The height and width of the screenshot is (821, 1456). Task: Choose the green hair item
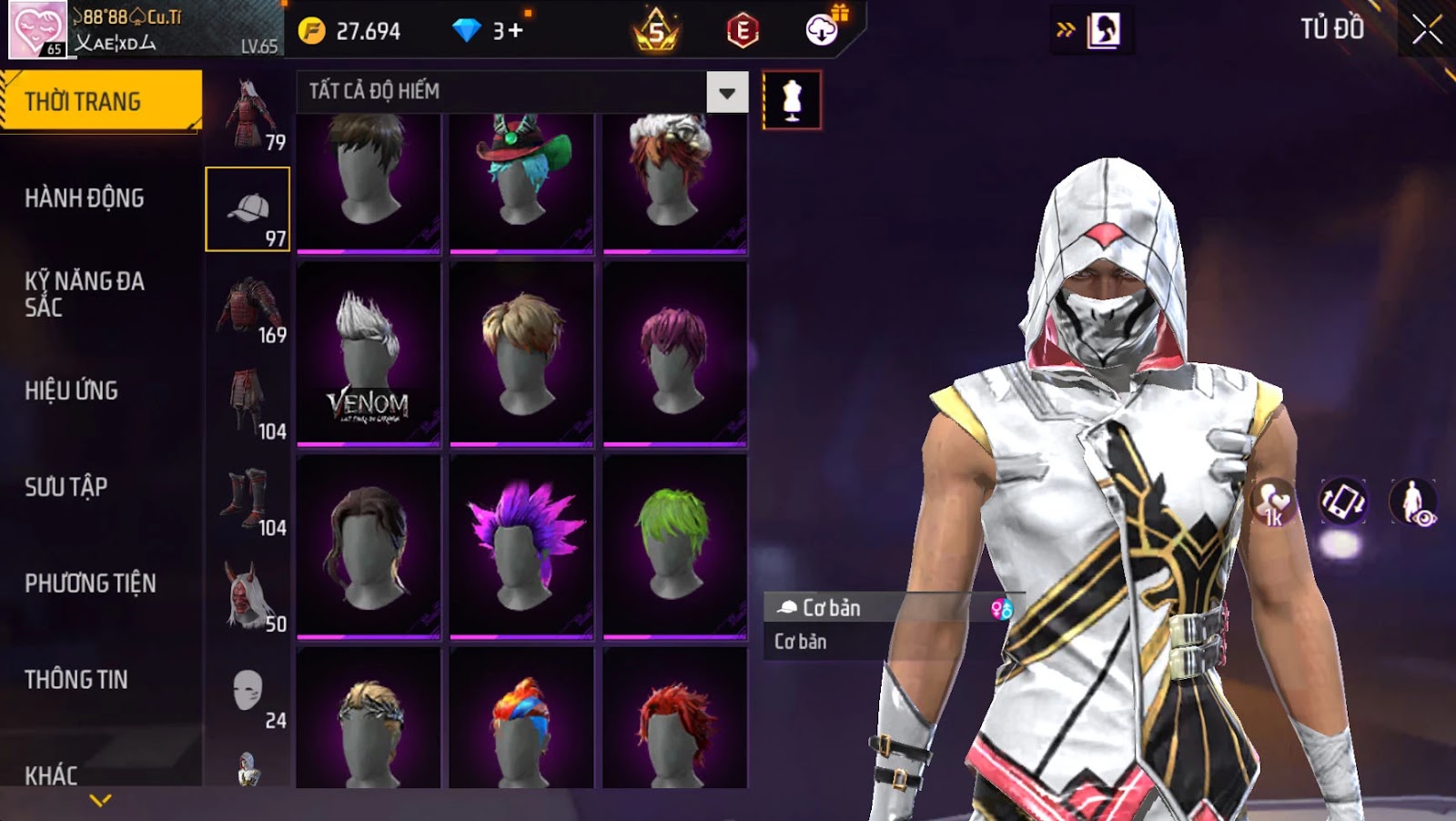(674, 546)
